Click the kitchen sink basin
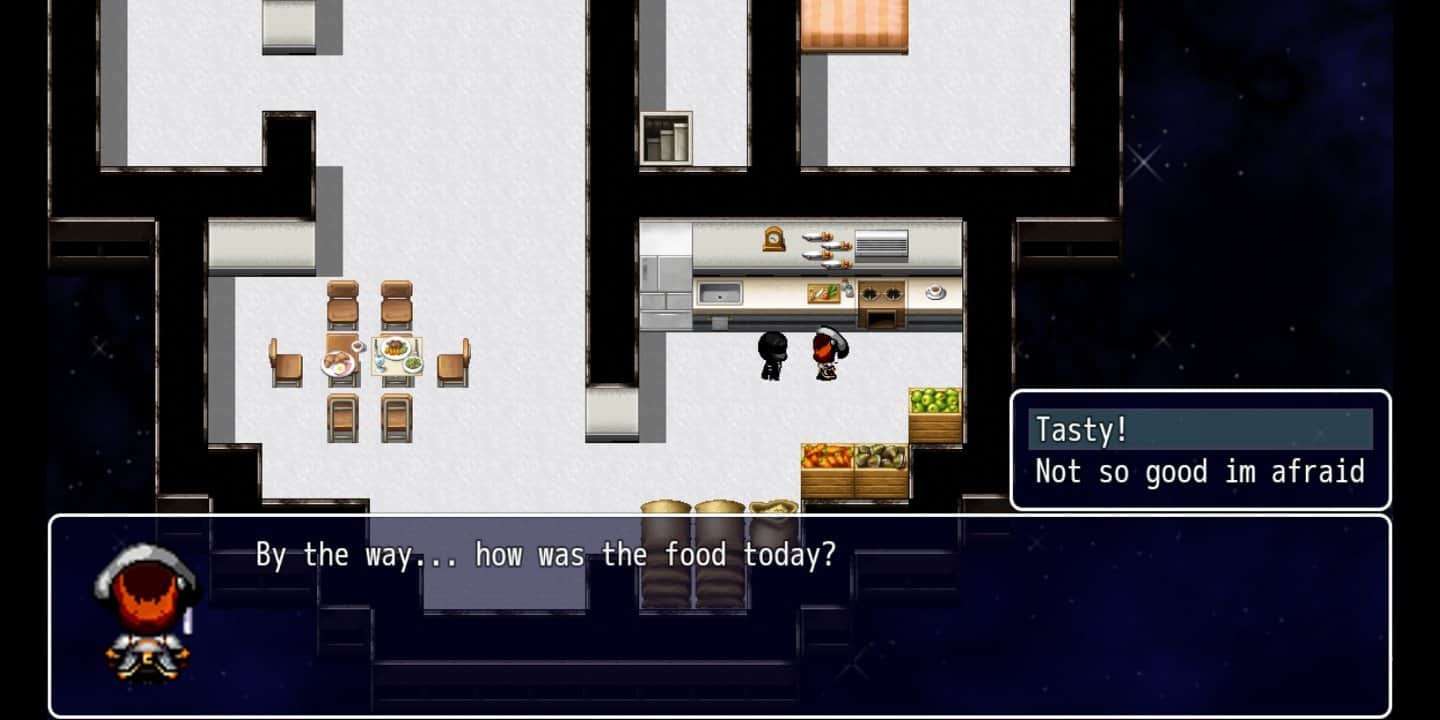The image size is (1440, 720). tap(720, 292)
